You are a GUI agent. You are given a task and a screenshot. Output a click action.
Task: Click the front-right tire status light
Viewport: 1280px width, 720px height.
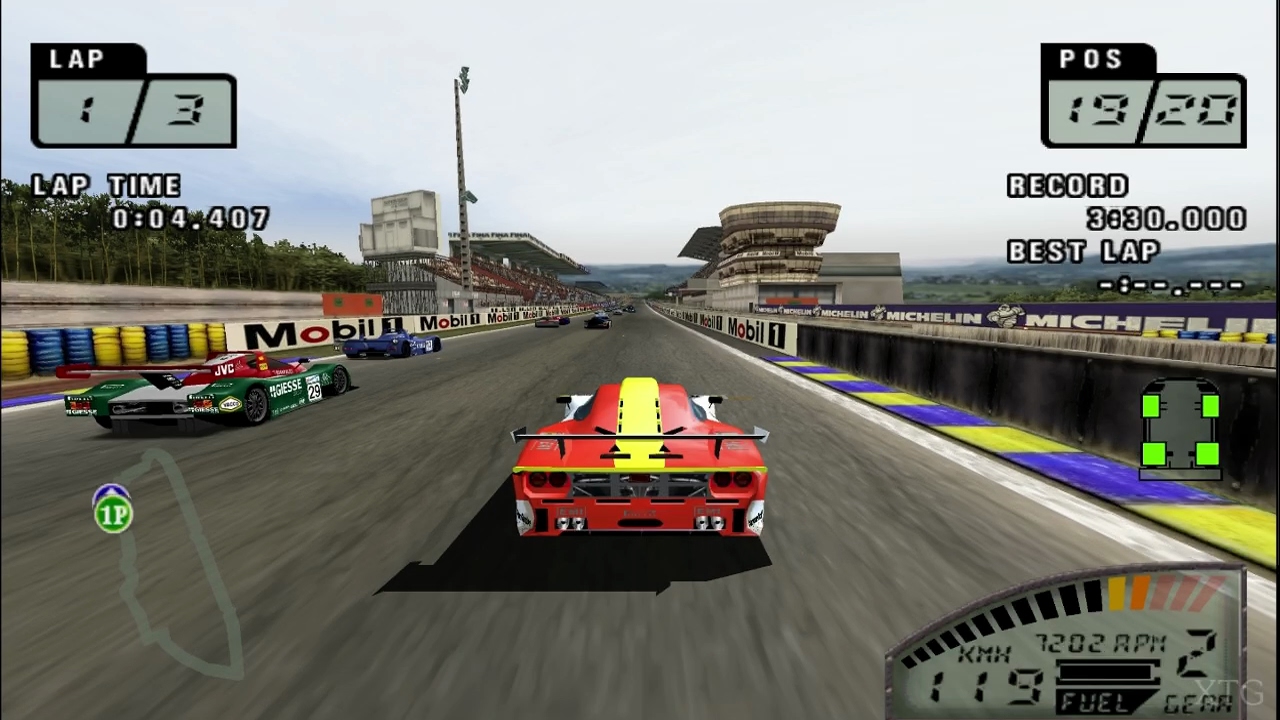coord(1210,405)
